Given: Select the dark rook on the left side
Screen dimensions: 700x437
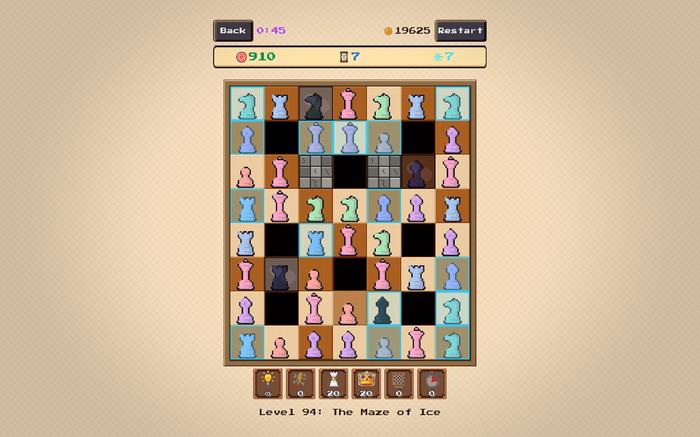Looking at the screenshot, I should (x=280, y=275).
